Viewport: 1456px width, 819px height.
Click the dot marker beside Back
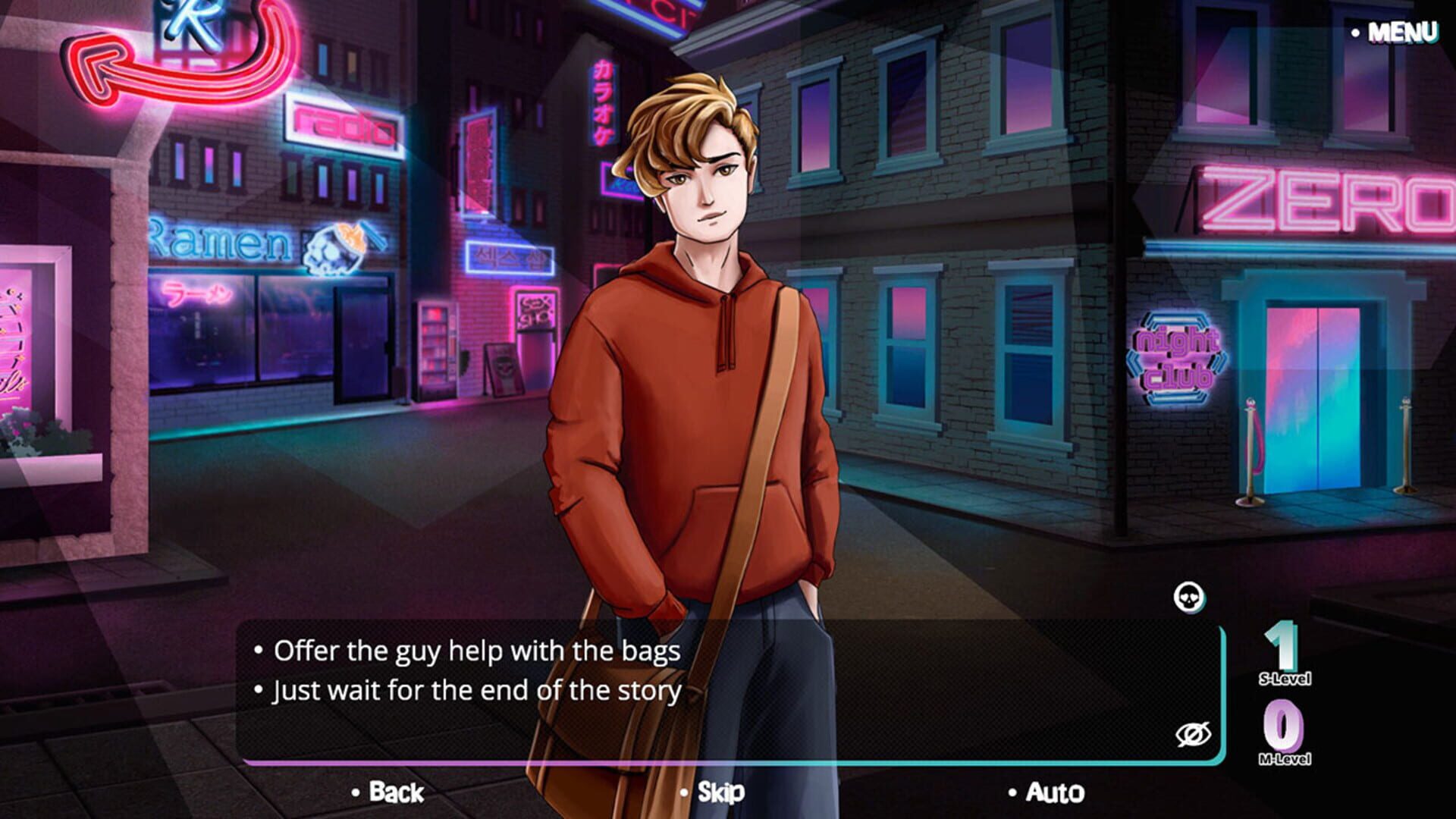pos(354,794)
